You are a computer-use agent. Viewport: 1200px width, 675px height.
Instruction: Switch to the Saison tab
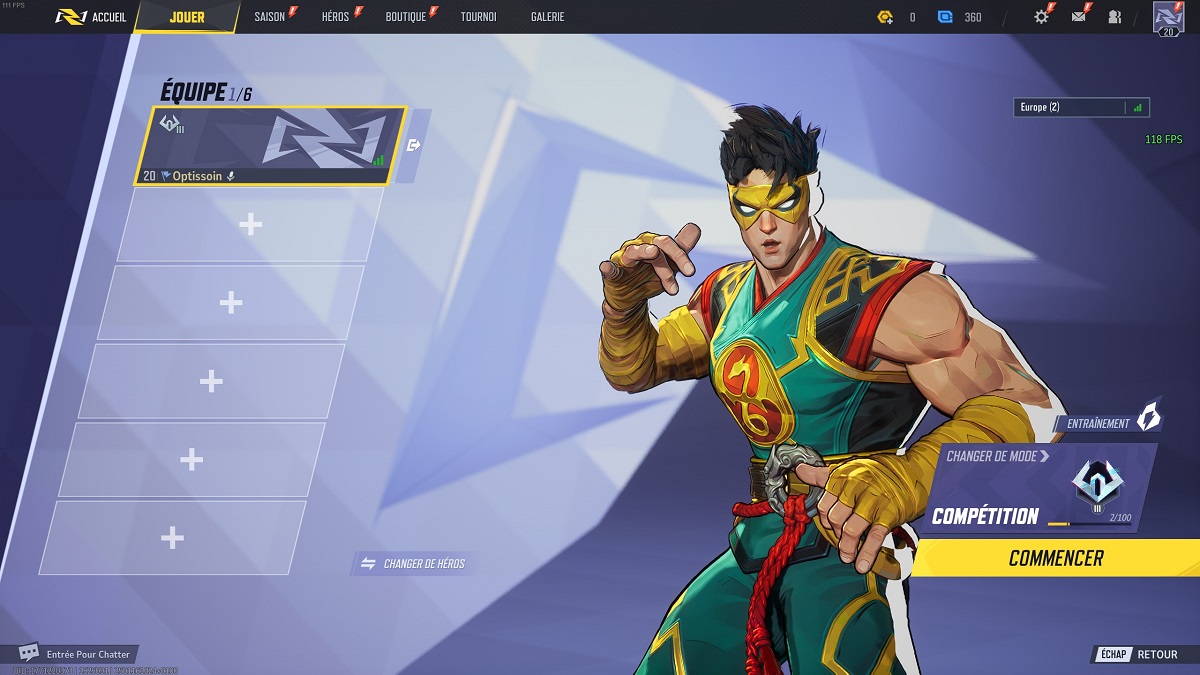(270, 17)
